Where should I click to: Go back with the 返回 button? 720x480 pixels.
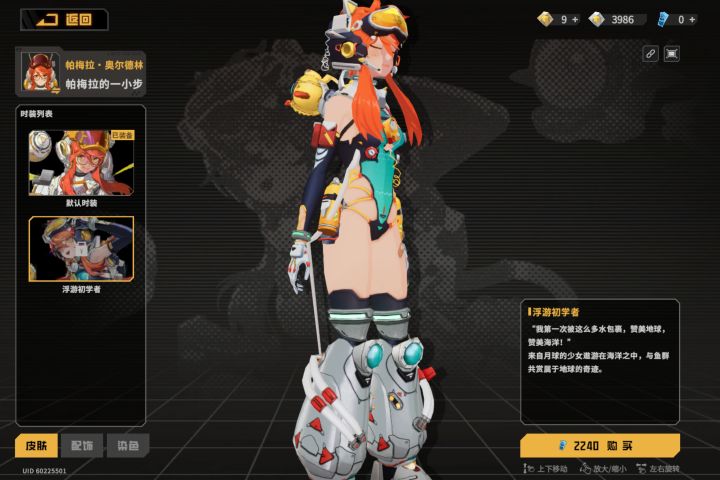pyautogui.click(x=66, y=19)
